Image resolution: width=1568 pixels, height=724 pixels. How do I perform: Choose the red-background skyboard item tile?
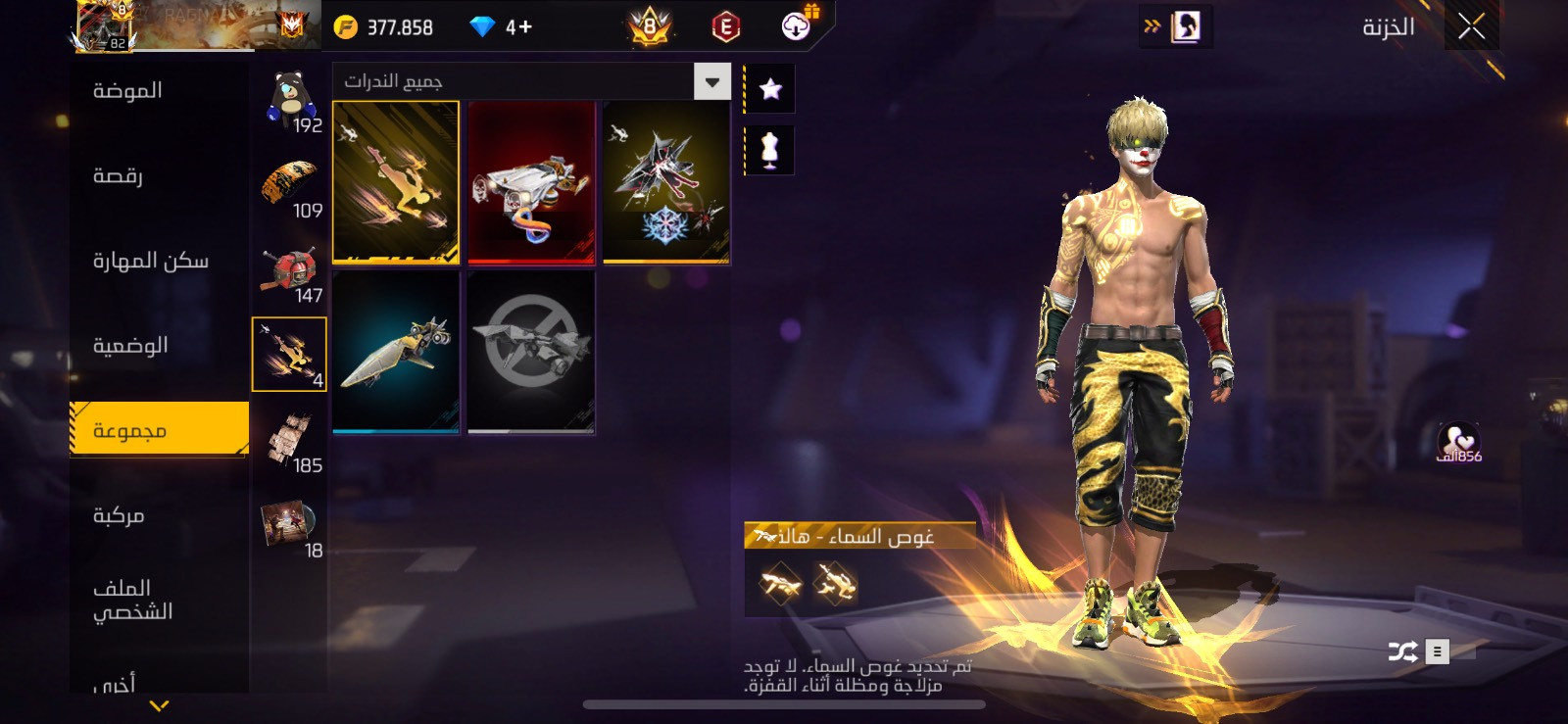pyautogui.click(x=531, y=182)
